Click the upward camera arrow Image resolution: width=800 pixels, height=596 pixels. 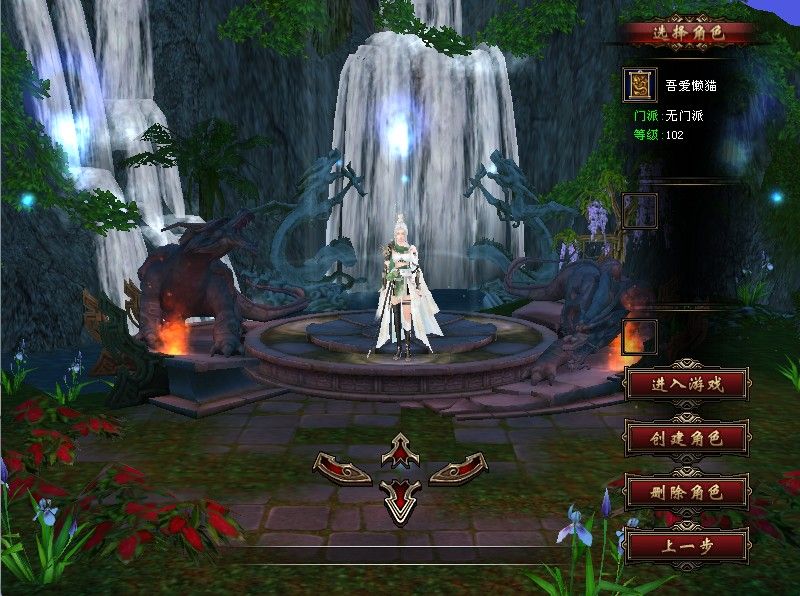pyautogui.click(x=400, y=450)
